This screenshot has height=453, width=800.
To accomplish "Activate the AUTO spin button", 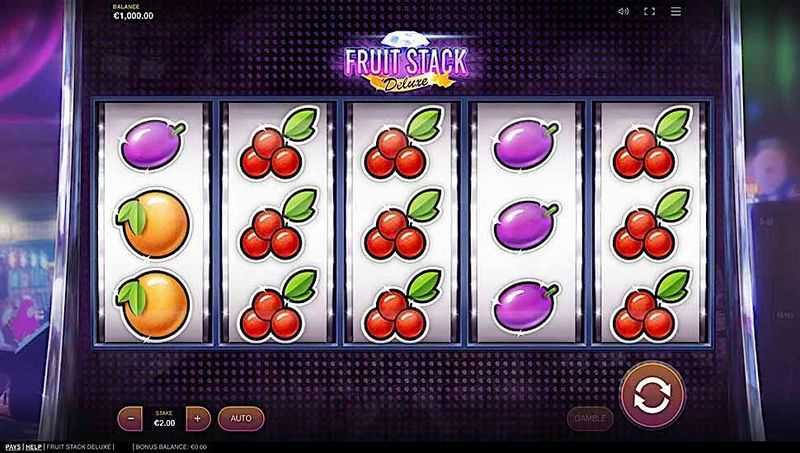I will pos(241,417).
